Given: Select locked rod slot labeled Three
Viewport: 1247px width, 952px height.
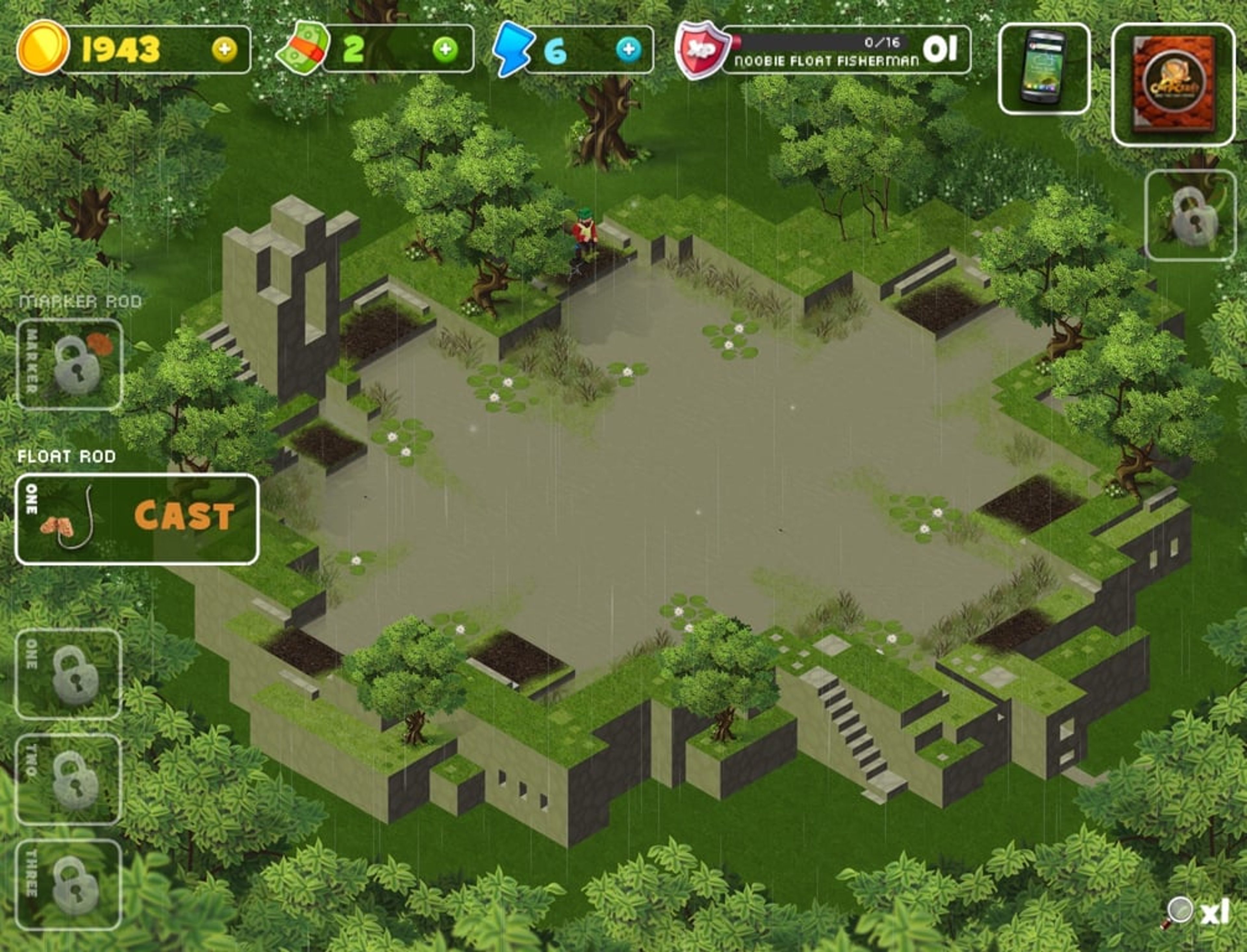Looking at the screenshot, I should point(69,885).
